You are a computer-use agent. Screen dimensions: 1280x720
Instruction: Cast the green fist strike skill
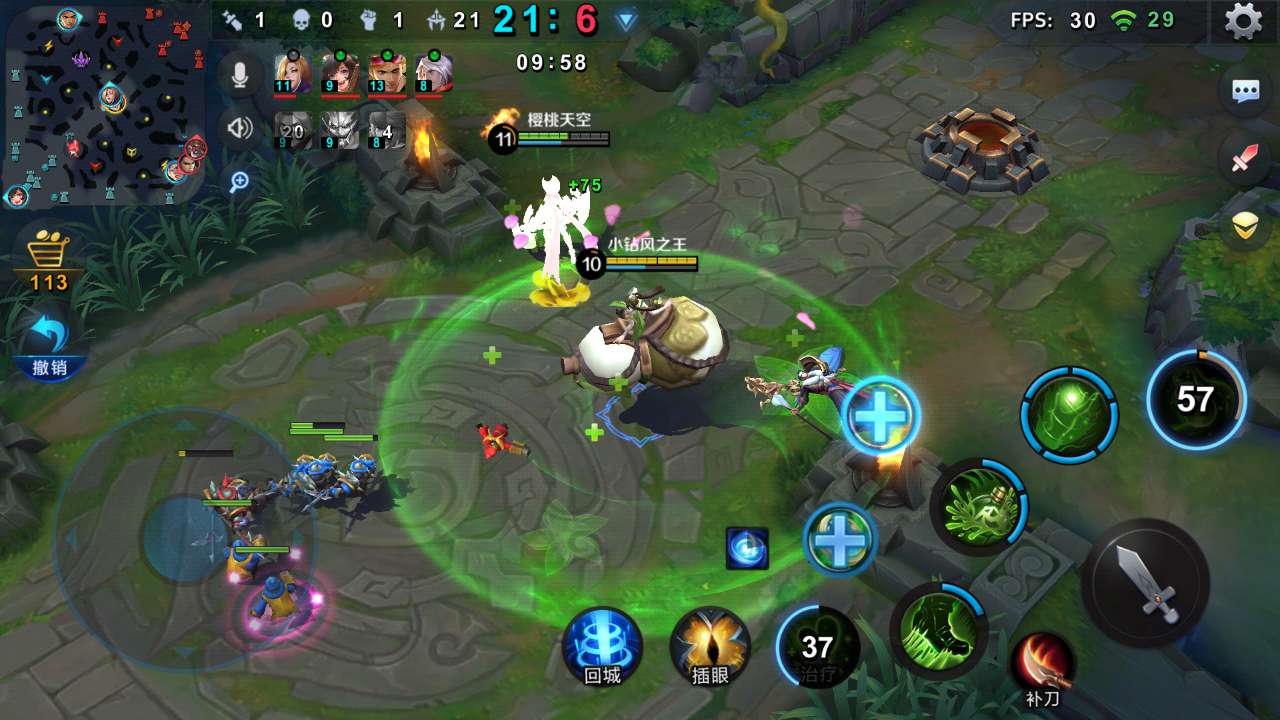click(x=939, y=630)
